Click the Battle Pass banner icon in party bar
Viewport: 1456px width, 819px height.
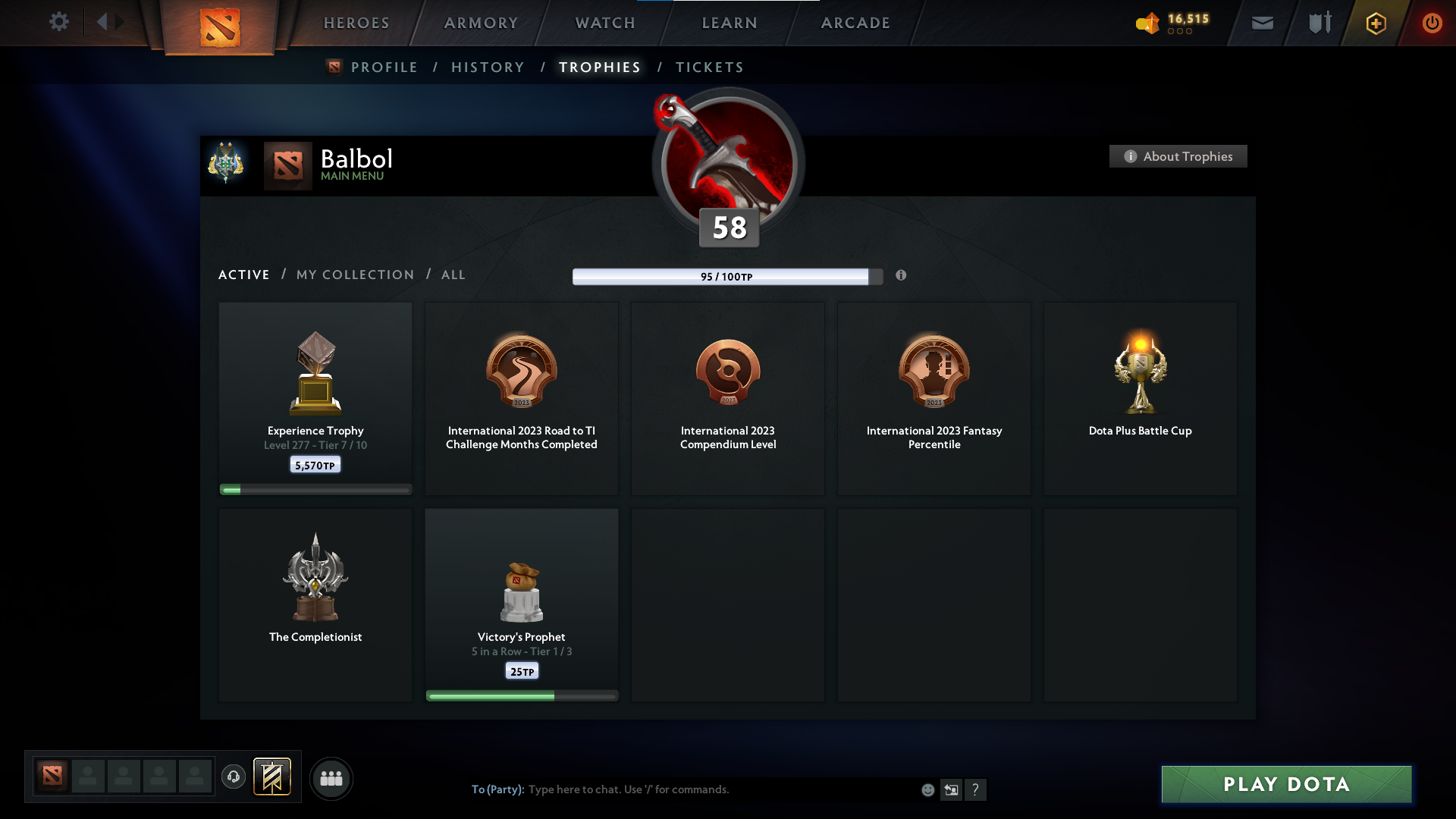tap(273, 777)
